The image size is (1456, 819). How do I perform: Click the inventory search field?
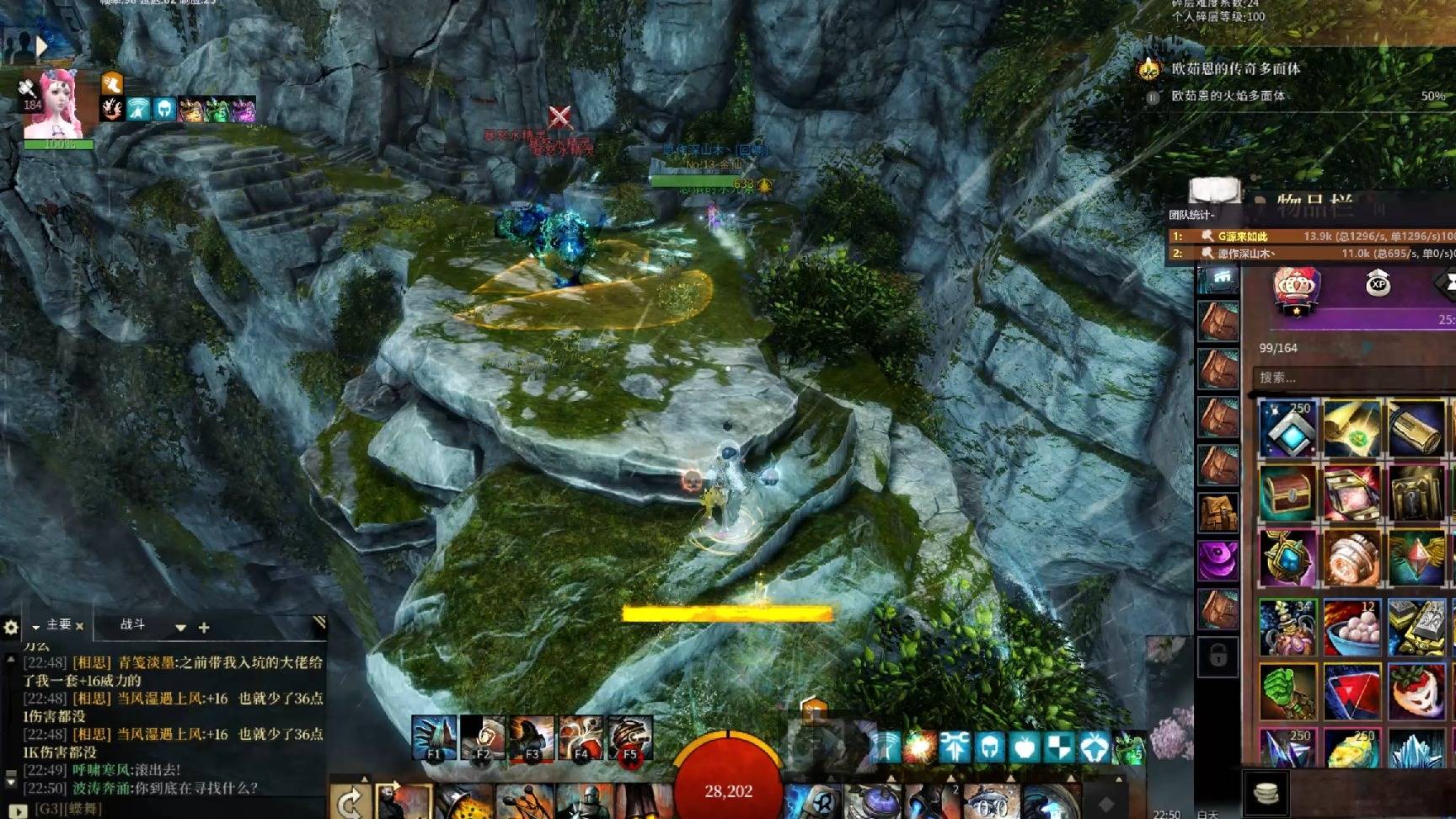click(x=1348, y=377)
